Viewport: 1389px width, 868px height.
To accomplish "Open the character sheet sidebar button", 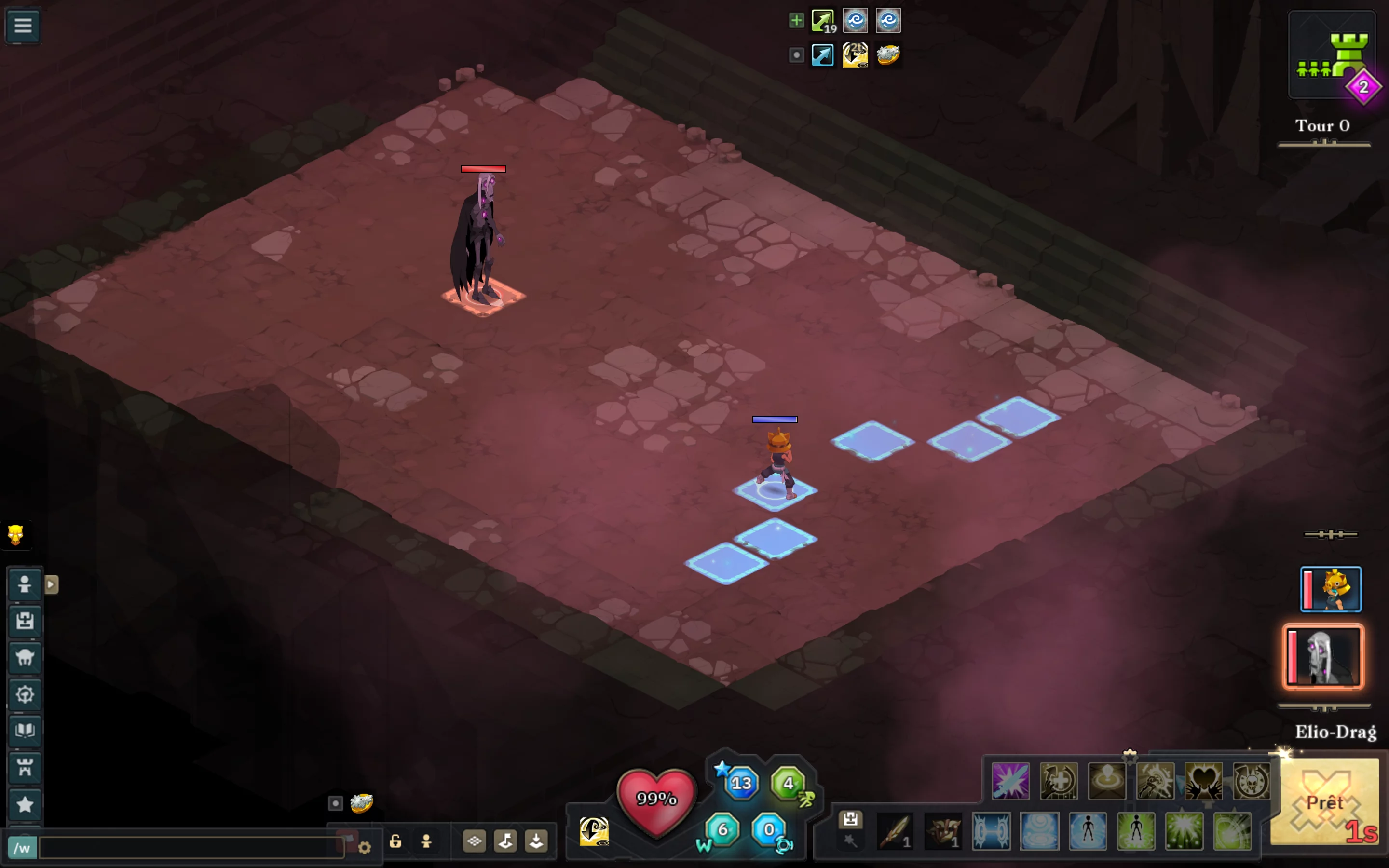I will pyautogui.click(x=25, y=585).
